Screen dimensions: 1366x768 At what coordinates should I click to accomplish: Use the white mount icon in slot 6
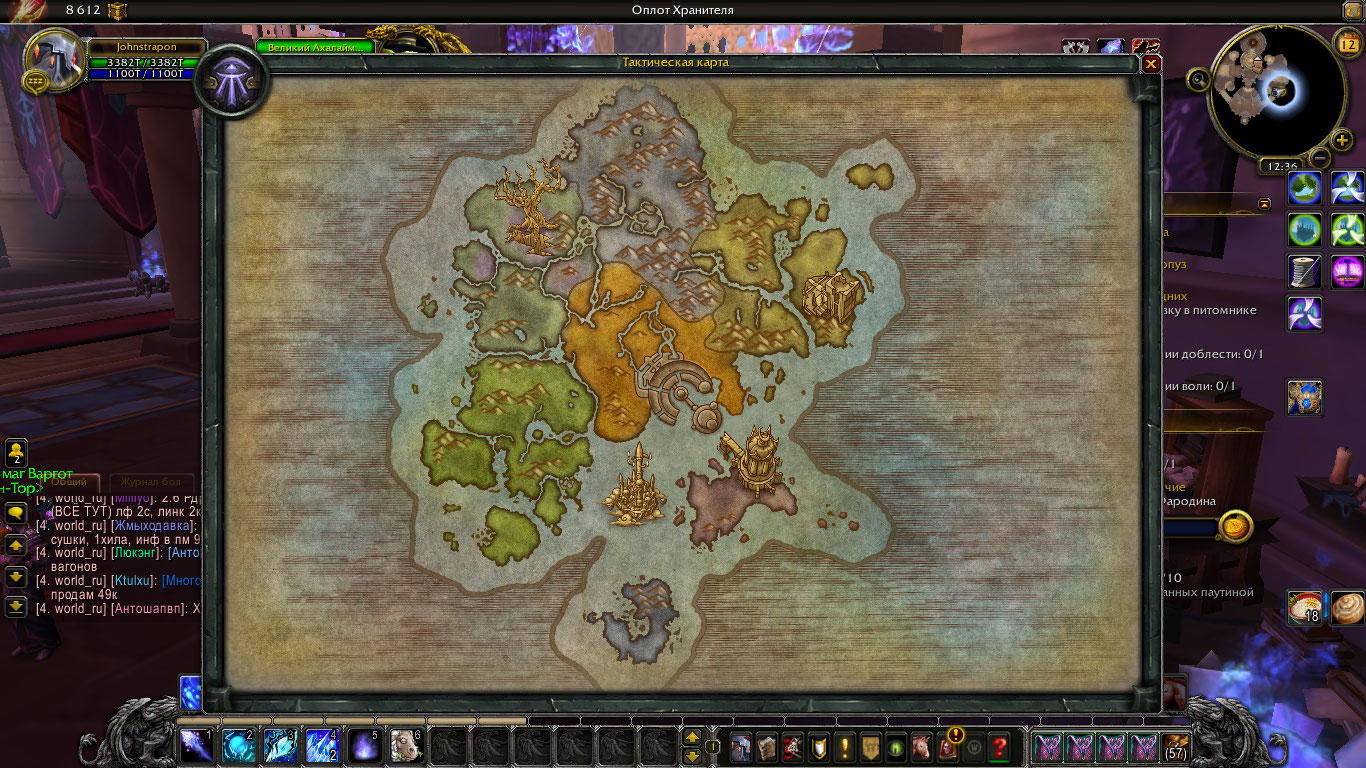click(407, 746)
